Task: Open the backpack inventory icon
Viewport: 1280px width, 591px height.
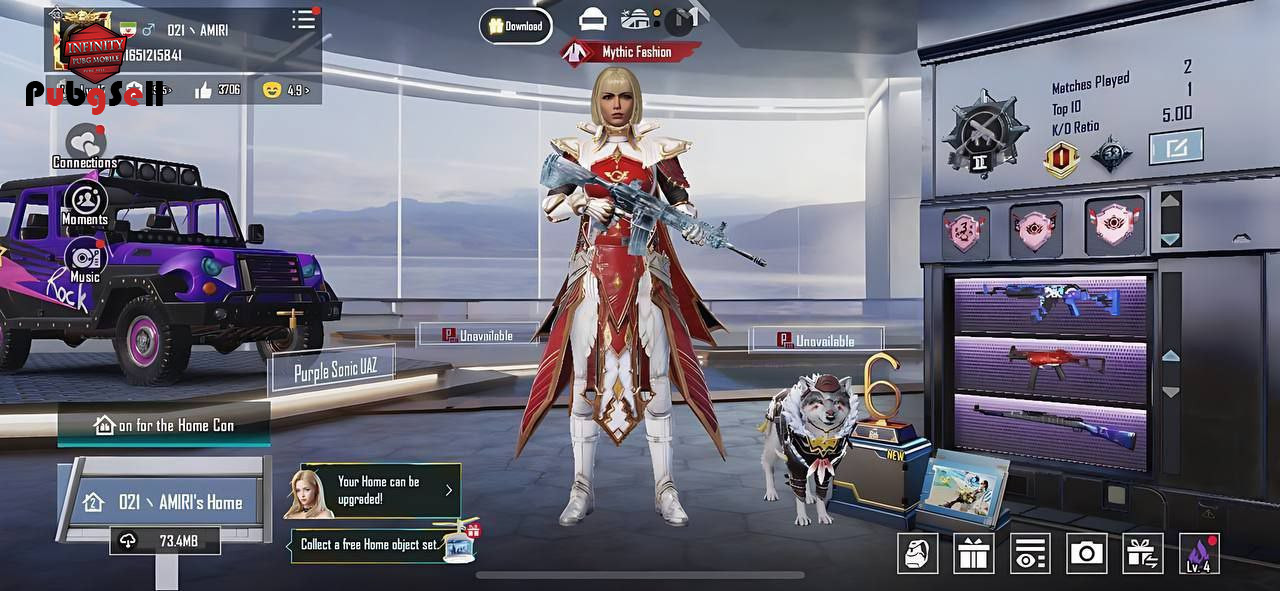Action: [x=917, y=553]
